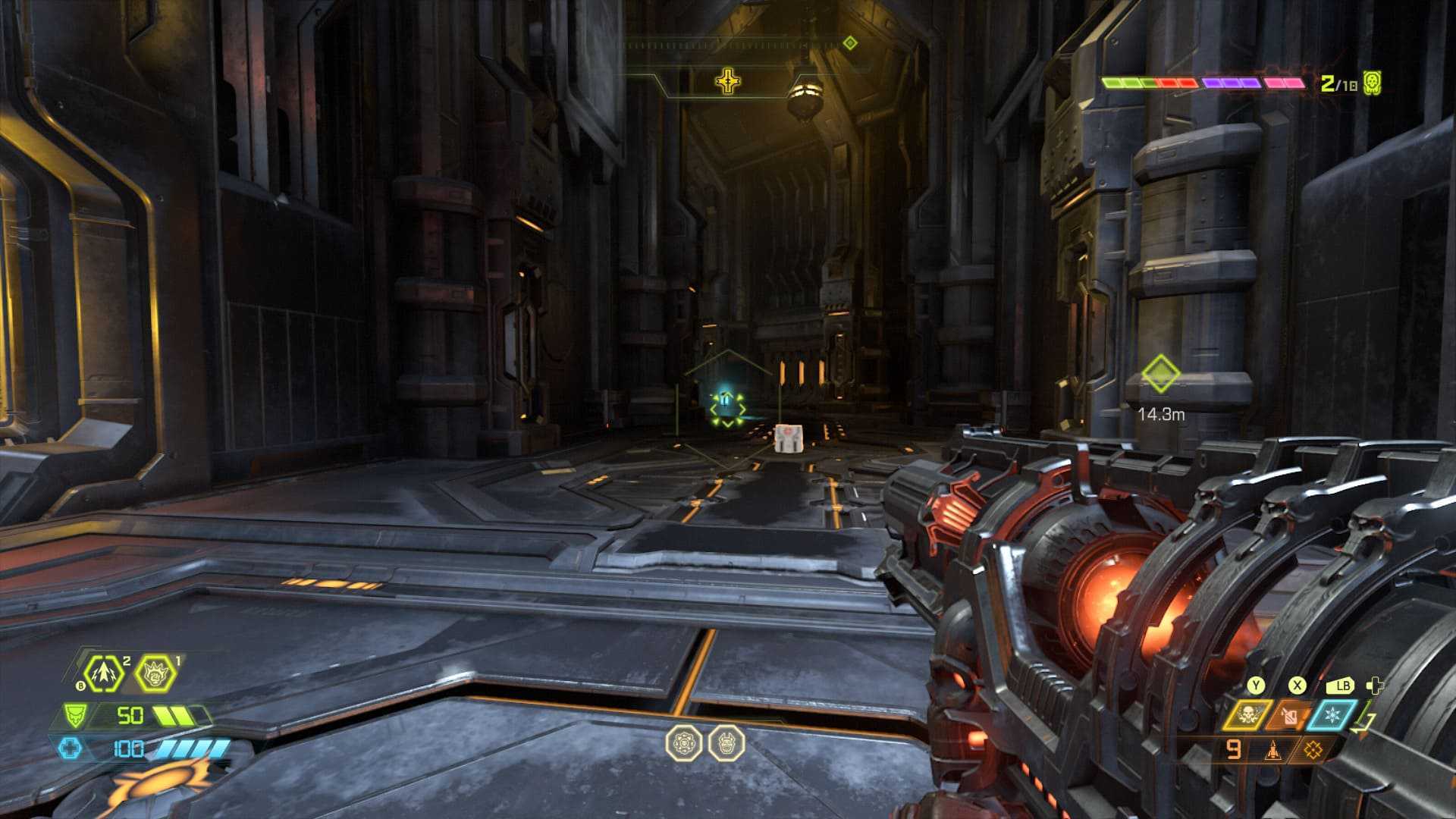Trigger the blue Ice Bomb snowflake

[x=1332, y=714]
